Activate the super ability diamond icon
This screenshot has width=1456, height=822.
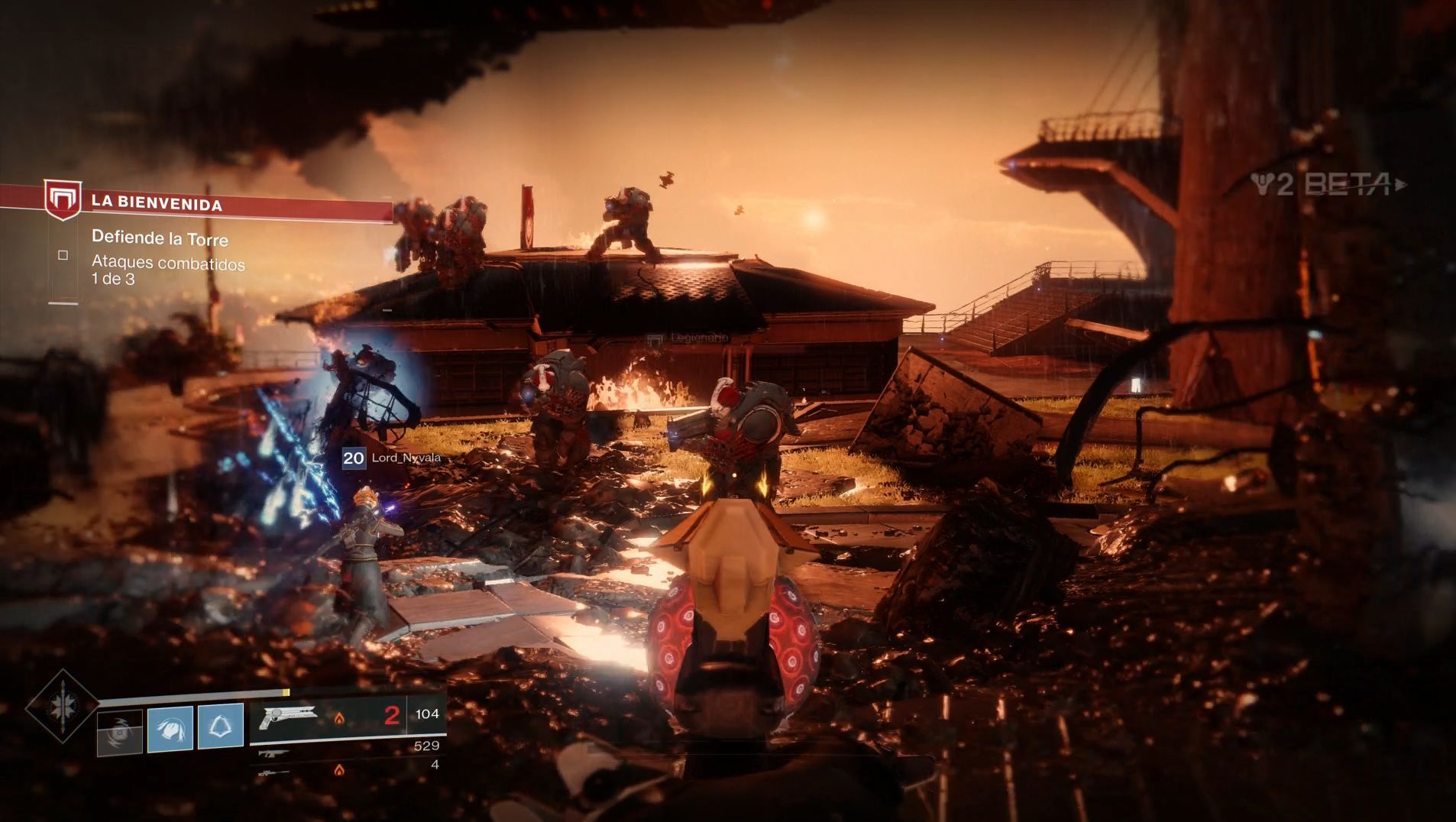(61, 706)
